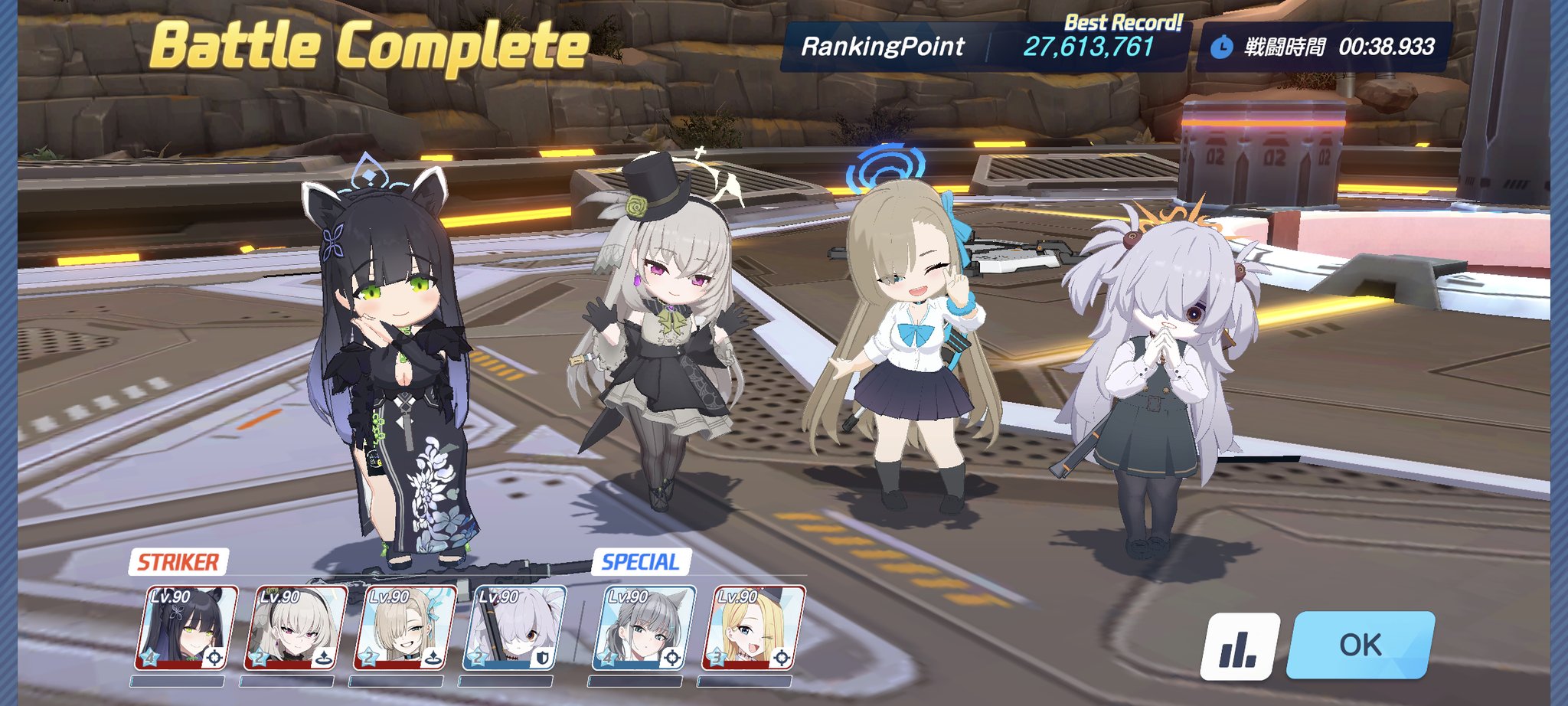The image size is (1568, 706).
Task: Select the gray-haired animal-eared special portrait
Action: pos(644,628)
